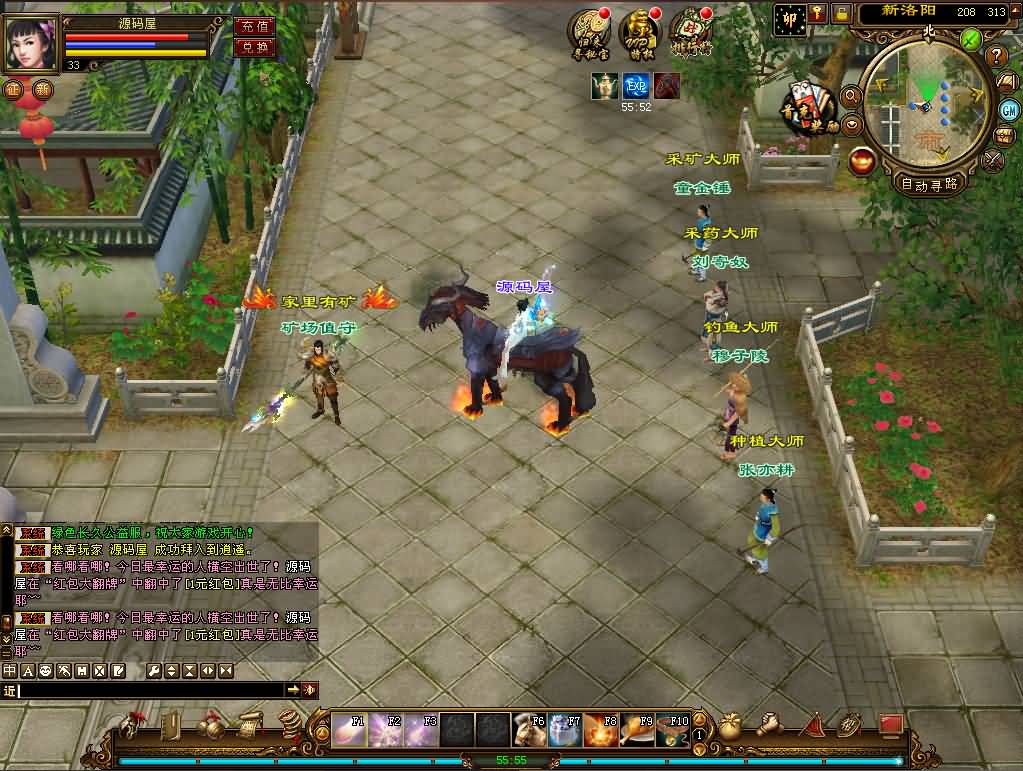Activate the F1 skill slot
The width and height of the screenshot is (1023, 771).
pos(349,730)
